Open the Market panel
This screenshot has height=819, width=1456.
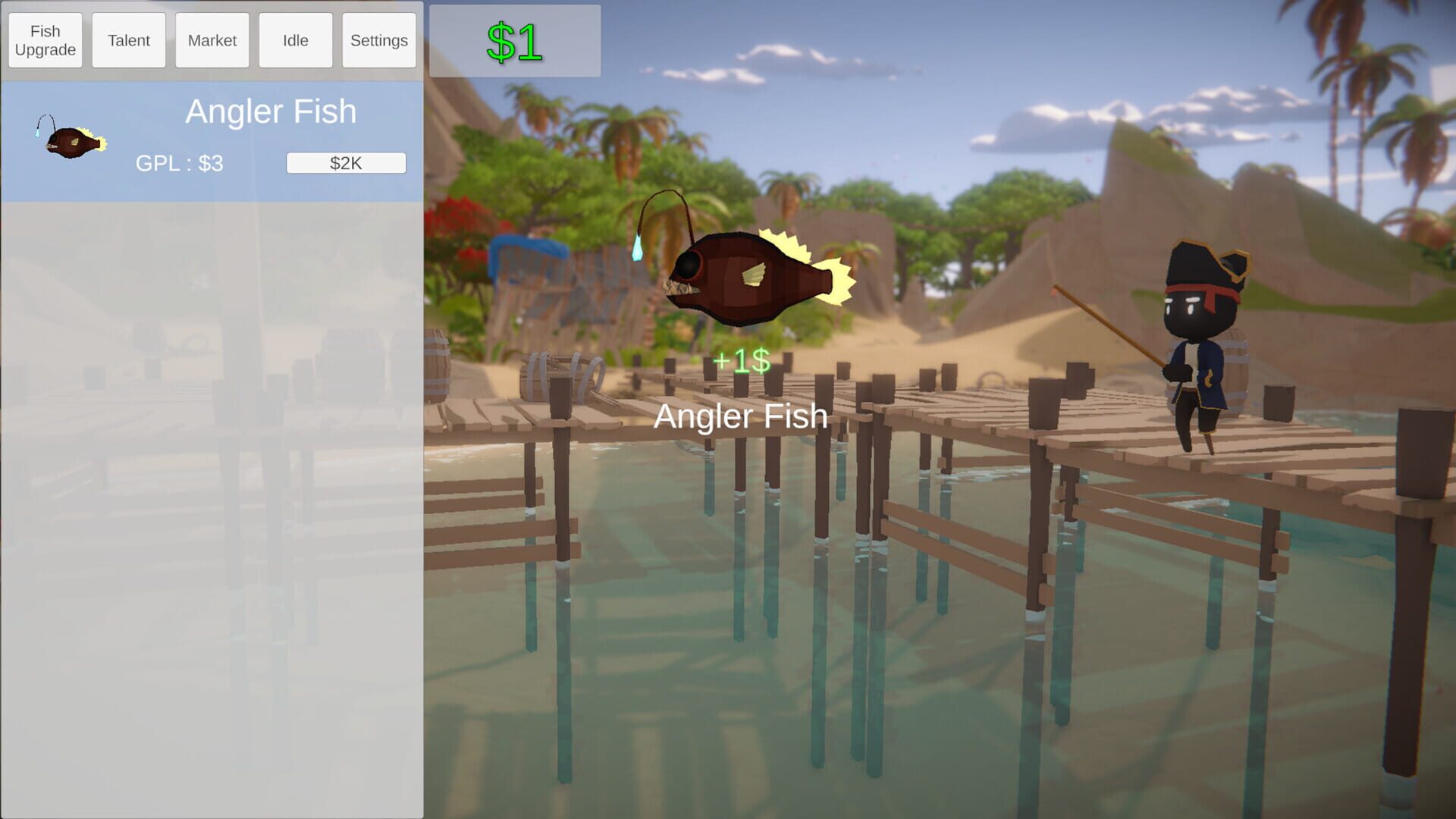point(212,39)
